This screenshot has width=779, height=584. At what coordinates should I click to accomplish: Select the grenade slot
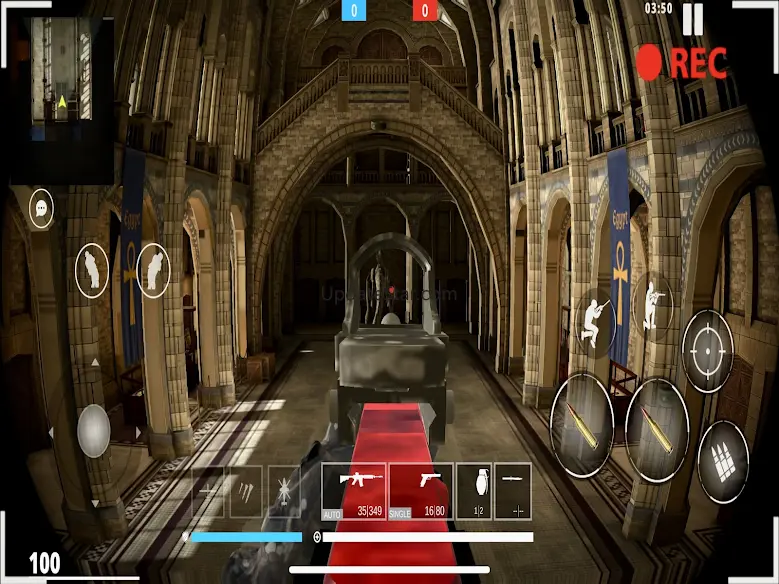pos(474,491)
